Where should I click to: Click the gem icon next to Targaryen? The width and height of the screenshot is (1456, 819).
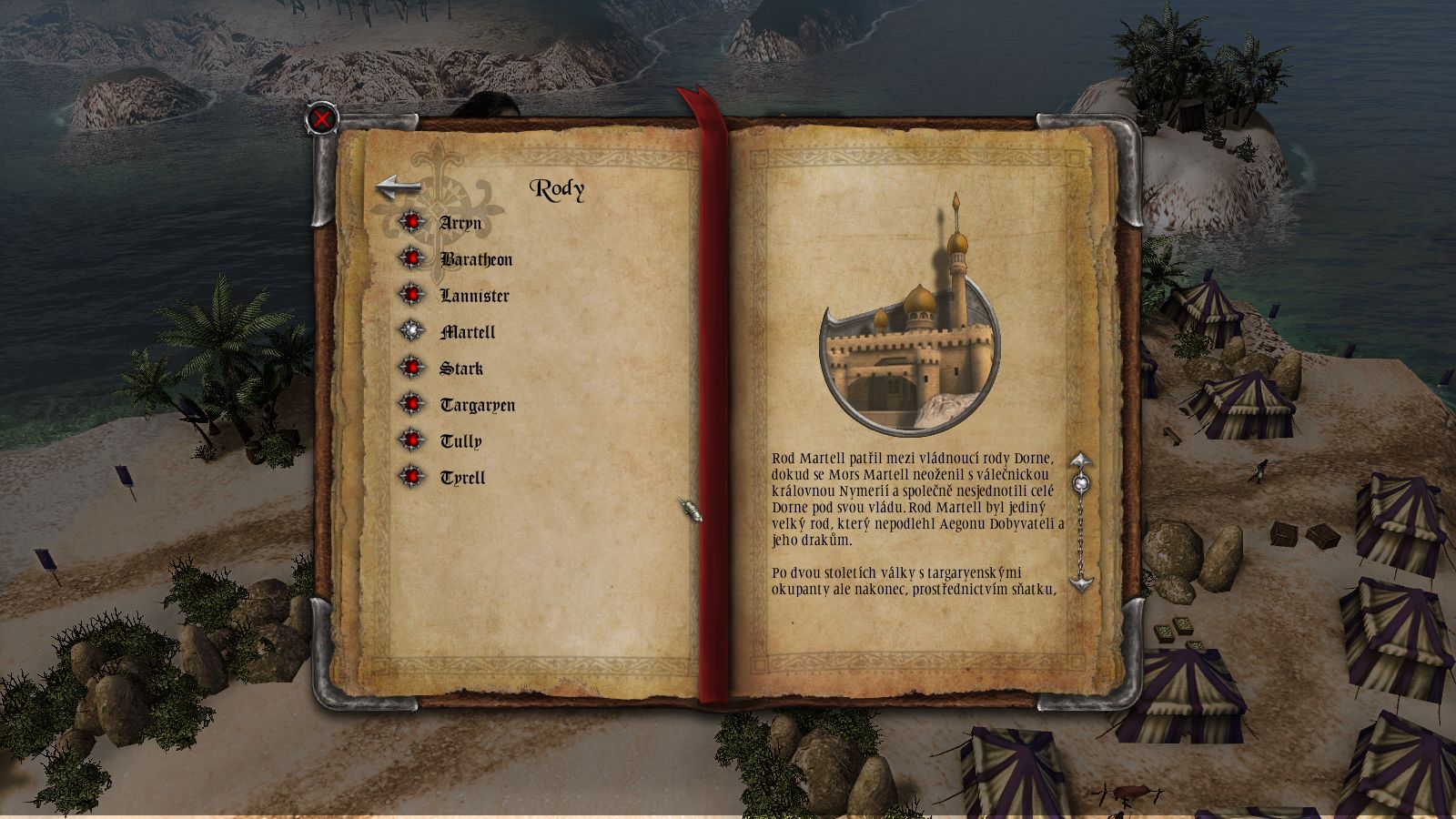tap(414, 404)
